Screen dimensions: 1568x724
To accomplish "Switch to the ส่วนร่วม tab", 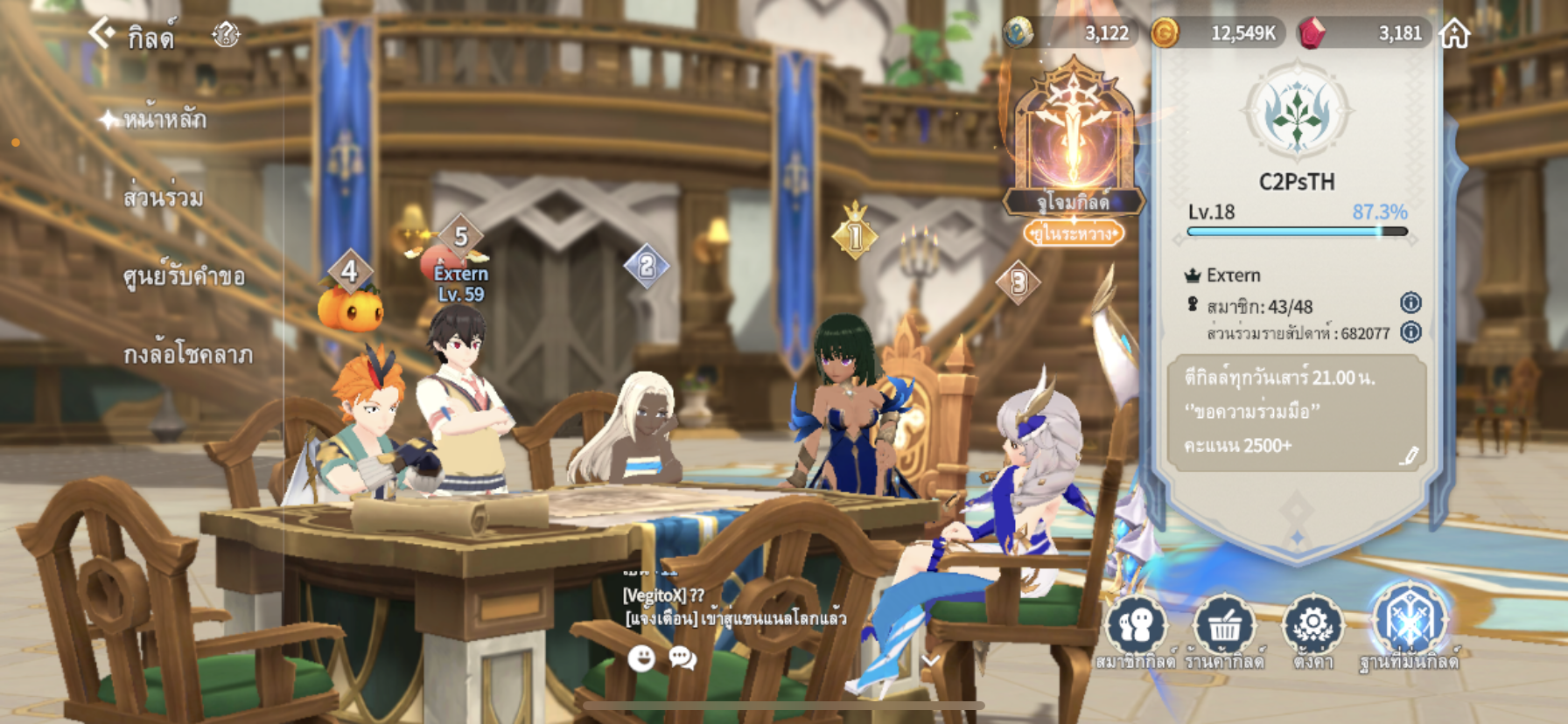I will click(164, 198).
